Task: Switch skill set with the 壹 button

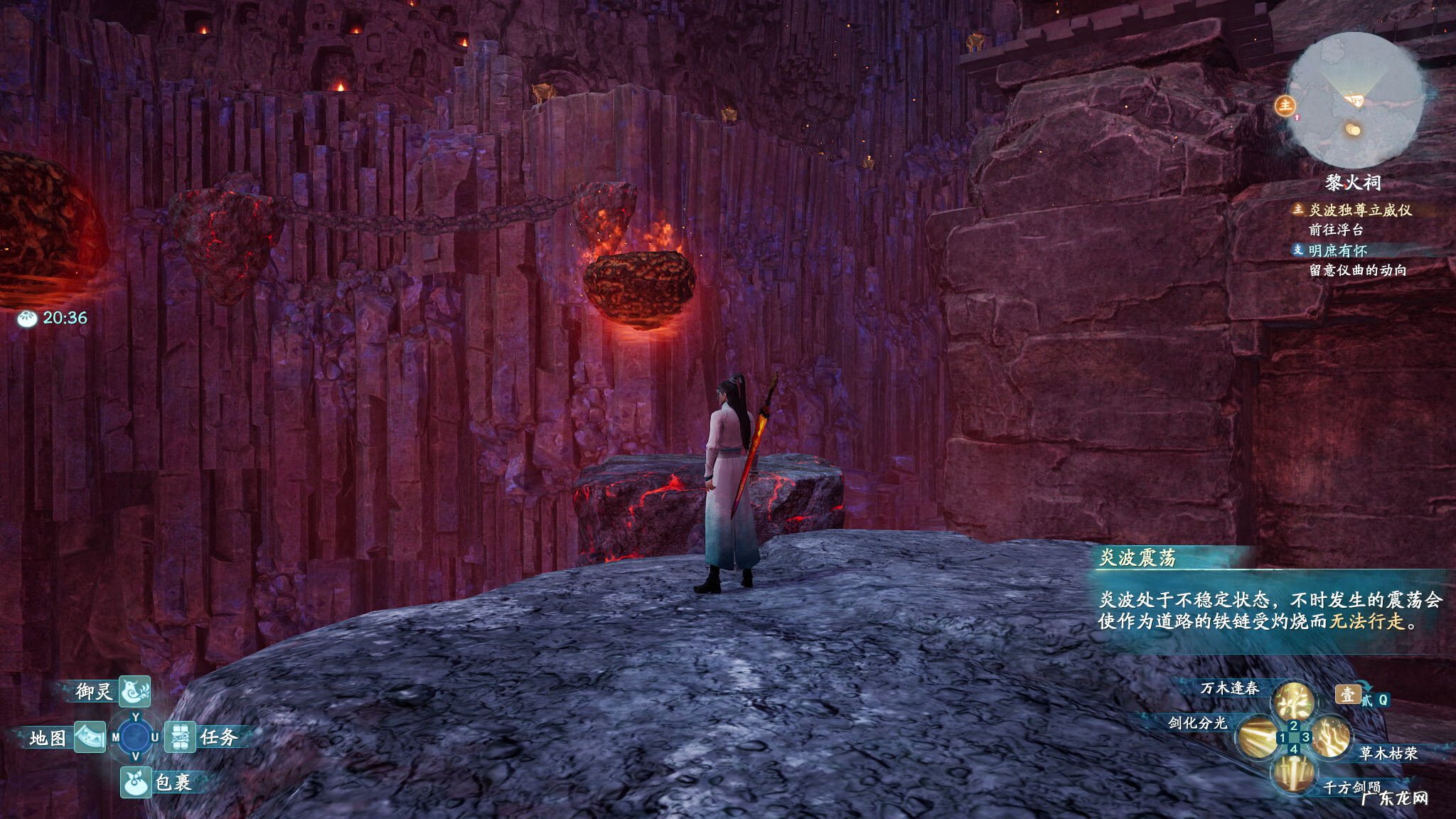Action: (x=1347, y=694)
